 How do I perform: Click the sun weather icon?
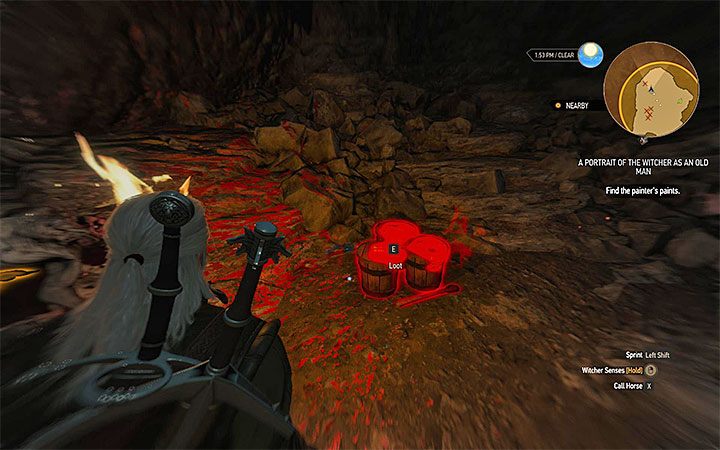591,52
